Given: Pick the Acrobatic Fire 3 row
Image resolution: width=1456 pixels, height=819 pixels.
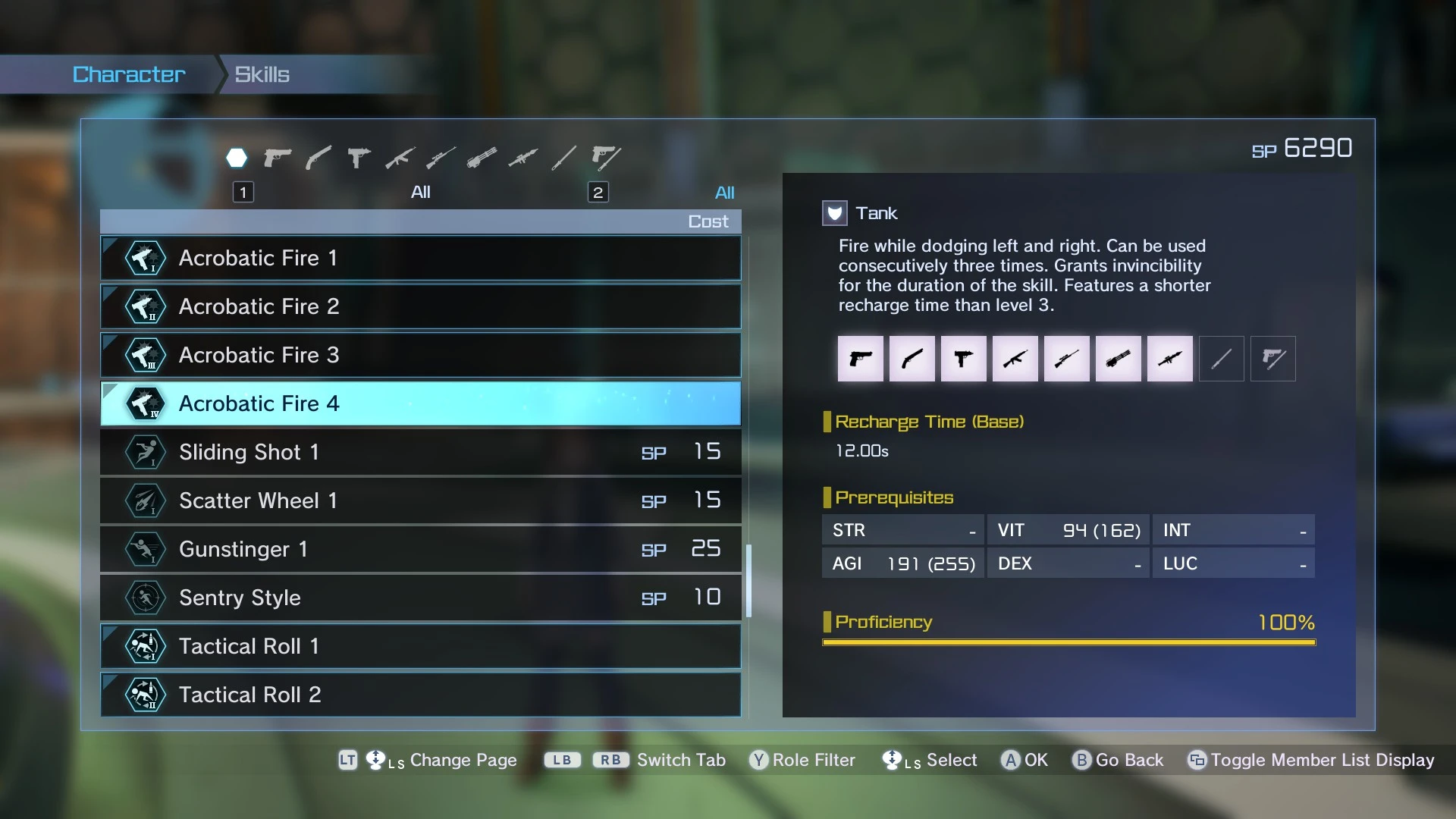Looking at the screenshot, I should (420, 355).
